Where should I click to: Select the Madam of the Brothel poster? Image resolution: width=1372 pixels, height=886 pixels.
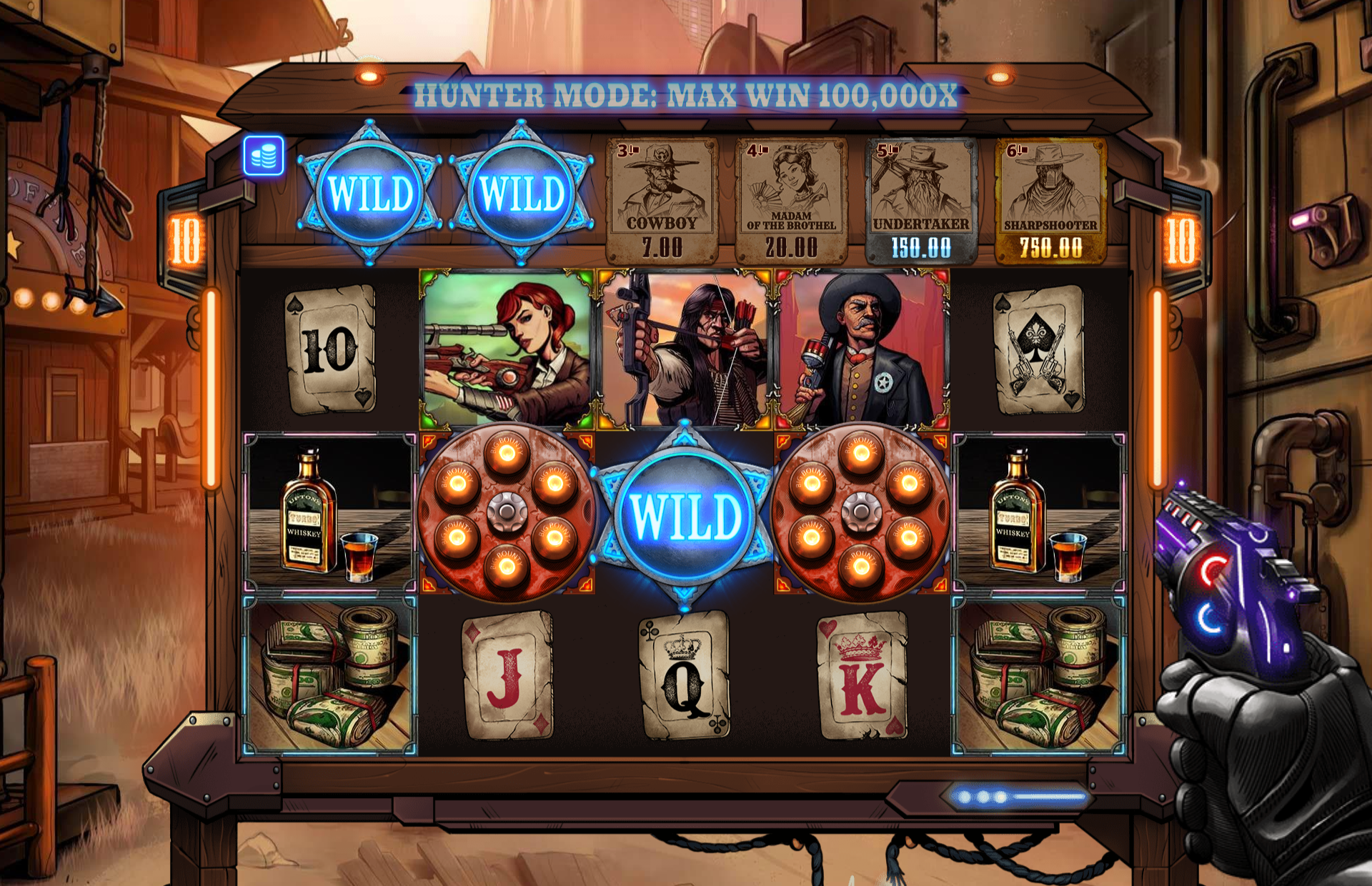pyautogui.click(x=791, y=201)
